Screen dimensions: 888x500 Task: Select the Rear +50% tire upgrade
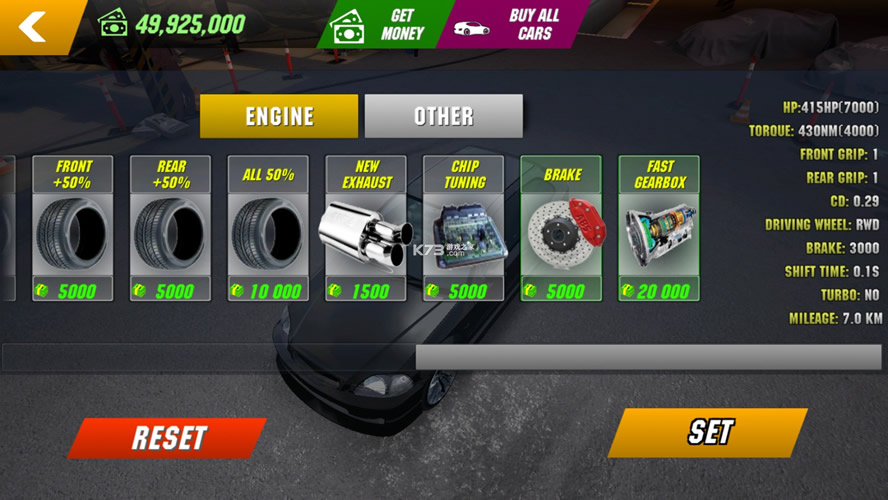(171, 228)
